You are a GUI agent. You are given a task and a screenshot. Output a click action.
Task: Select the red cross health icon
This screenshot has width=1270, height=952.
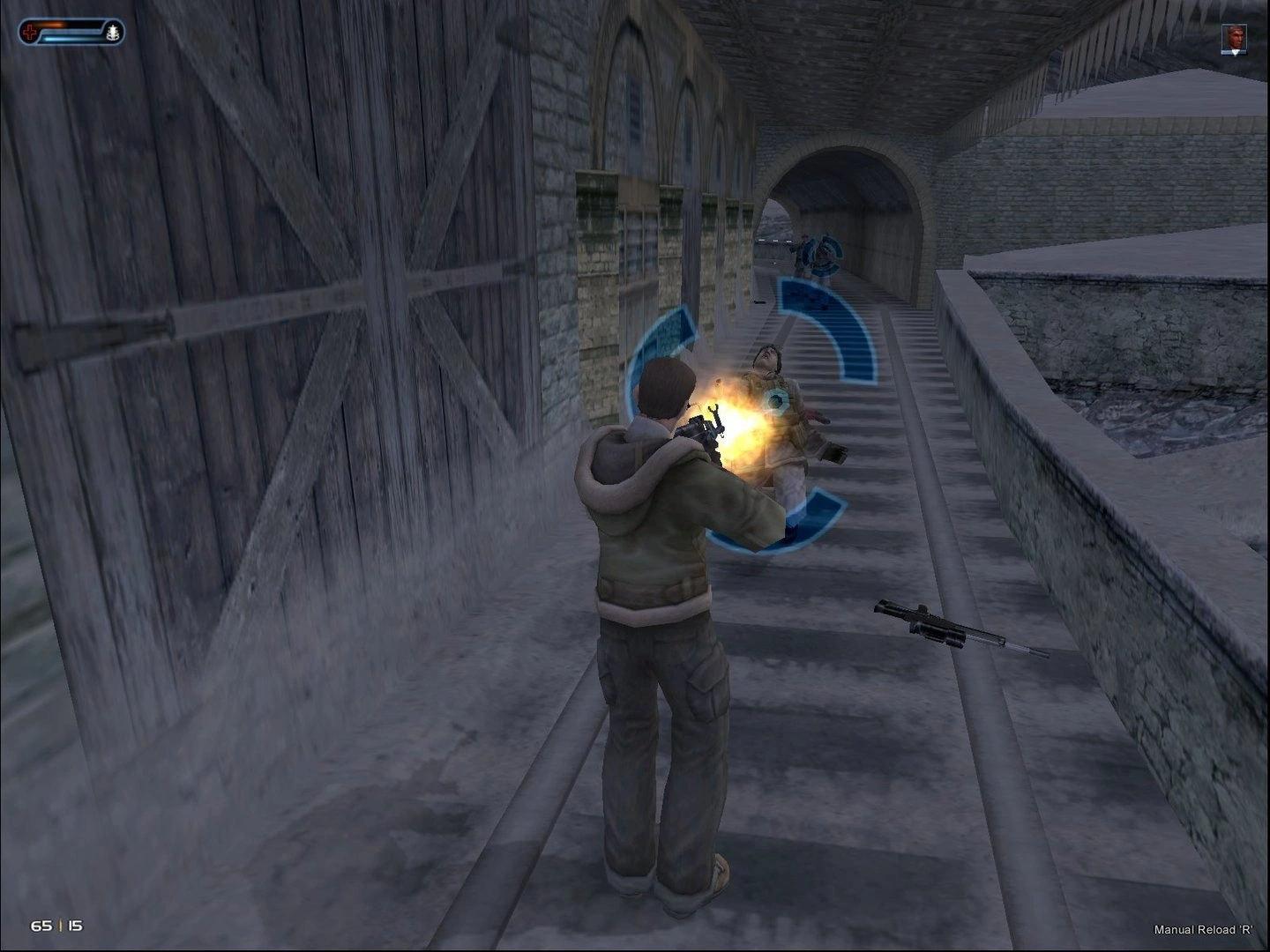[30, 33]
